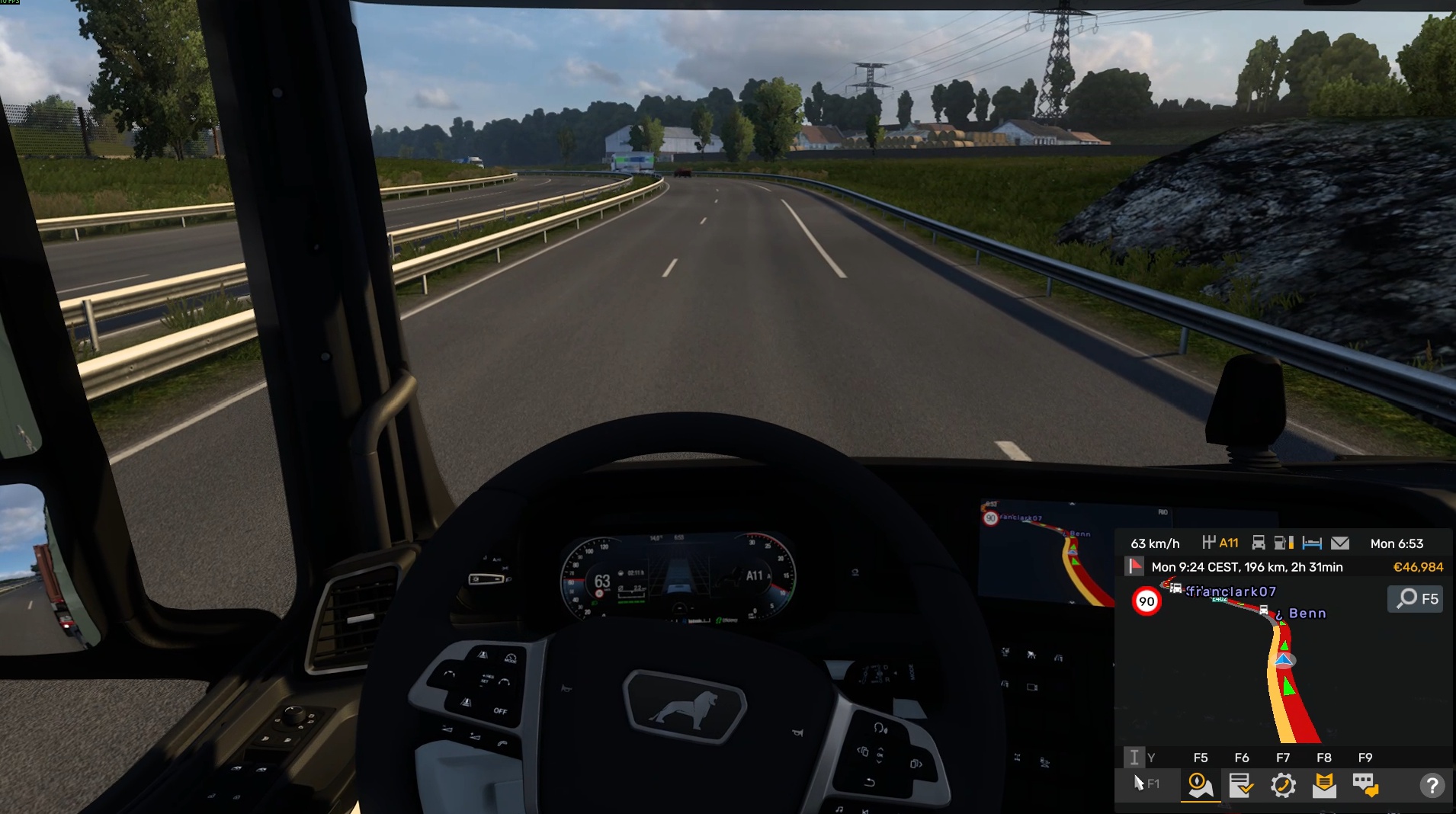The height and width of the screenshot is (814, 1456).
Task: Click the question mark help button
Action: [x=1432, y=785]
